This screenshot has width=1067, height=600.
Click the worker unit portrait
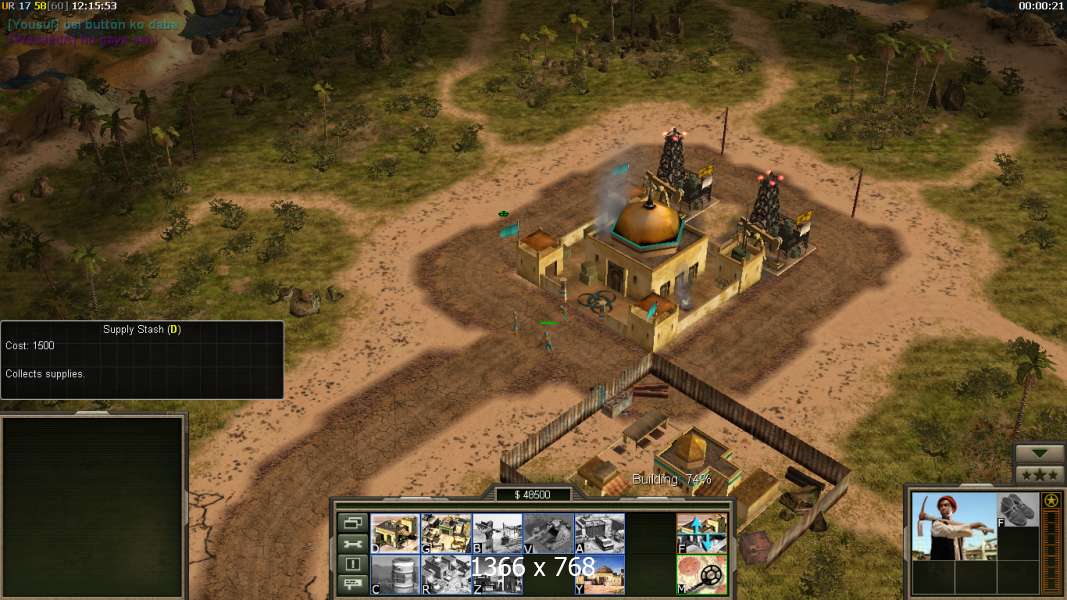954,525
